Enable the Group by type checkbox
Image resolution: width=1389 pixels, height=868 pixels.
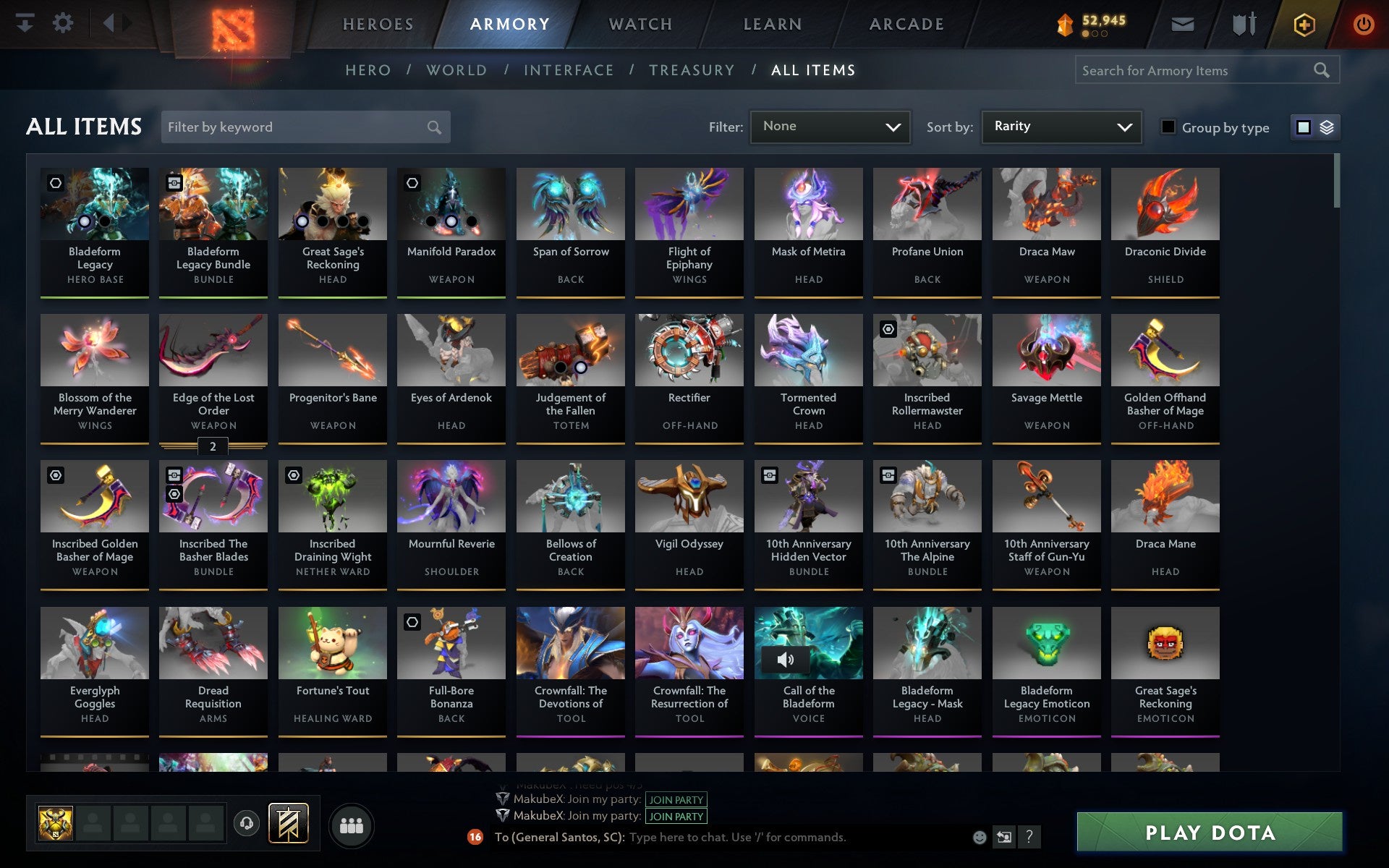[x=1167, y=127]
